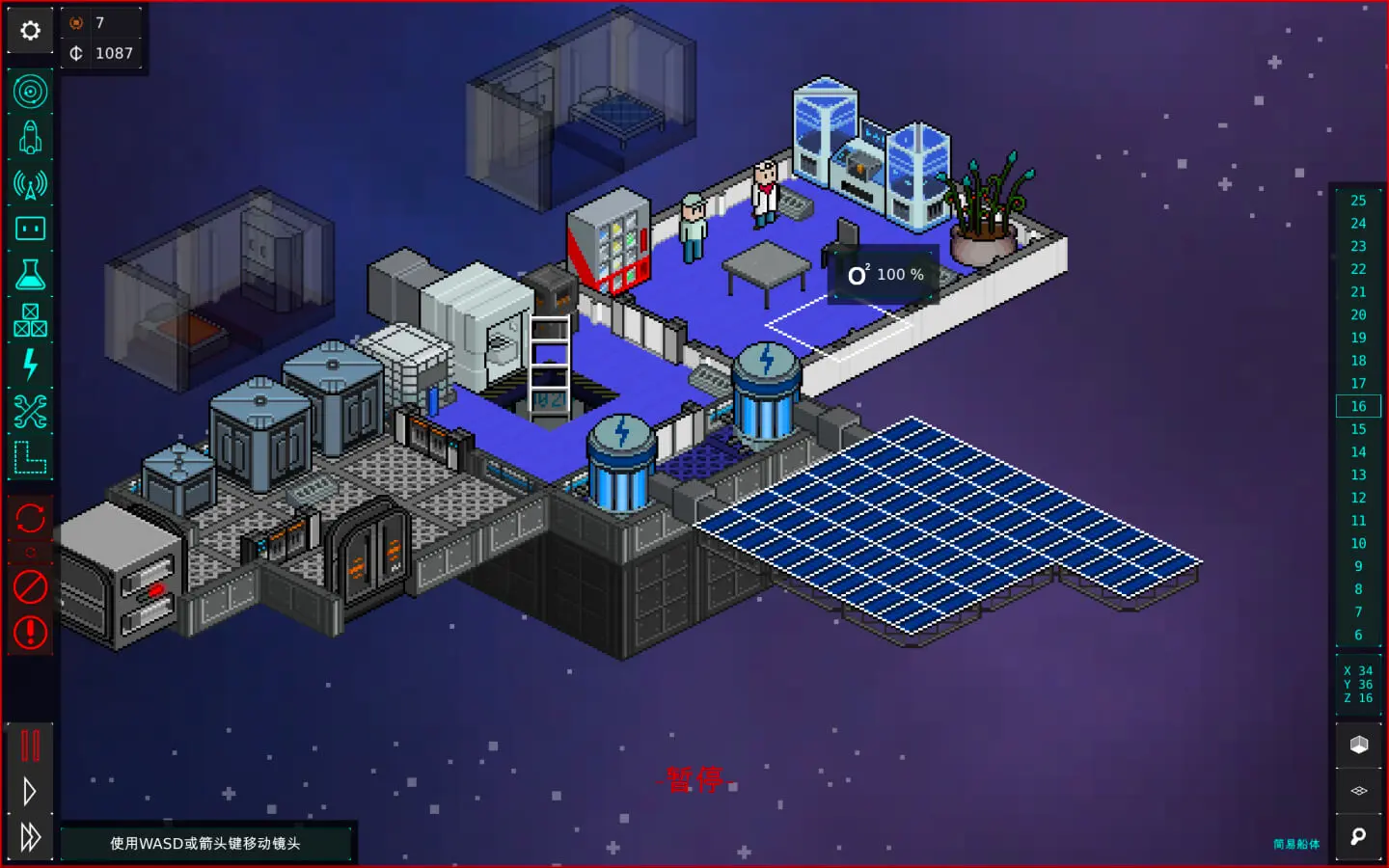Select the red cancel tool
Viewport: 1389px width, 868px height.
tap(30, 586)
